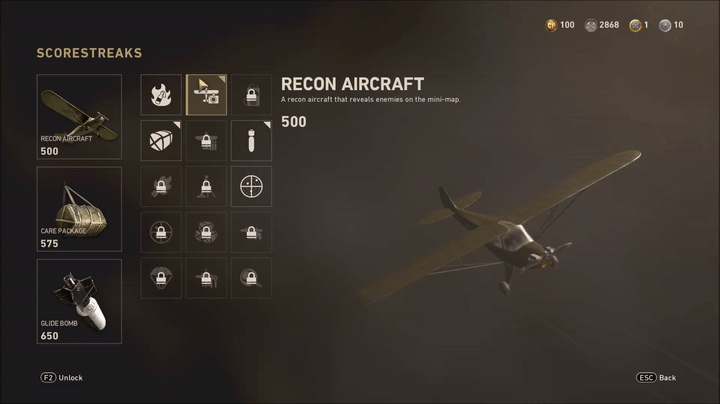The width and height of the screenshot is (720, 404).
Task: Select the Care Package equipped slot
Action: point(79,209)
